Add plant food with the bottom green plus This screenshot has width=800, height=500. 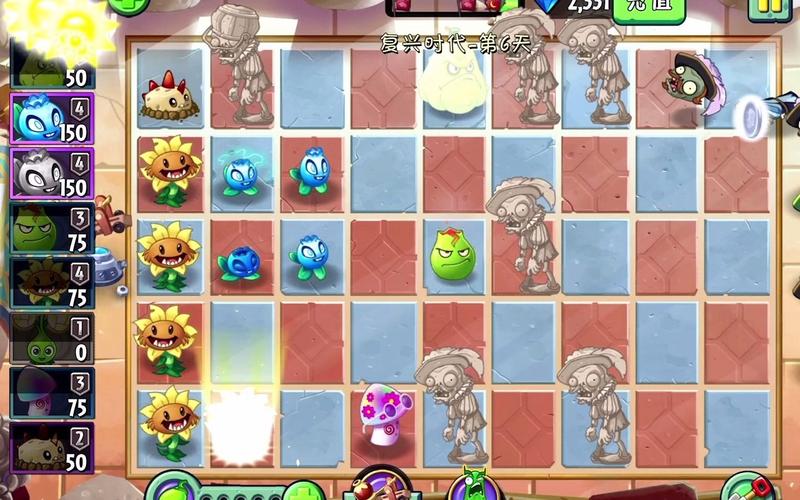point(302,491)
